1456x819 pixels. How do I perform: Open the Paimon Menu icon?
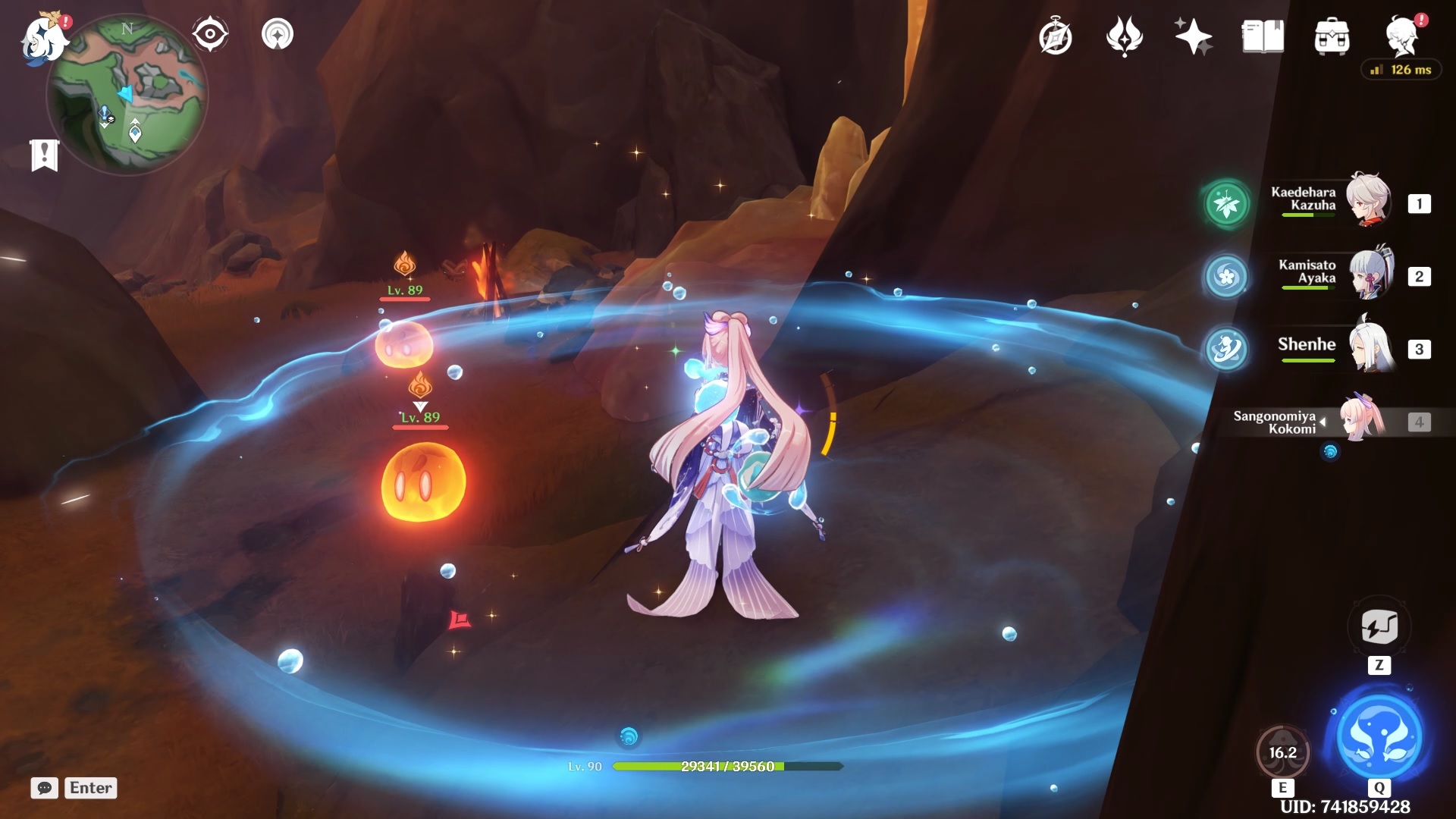coord(42,38)
